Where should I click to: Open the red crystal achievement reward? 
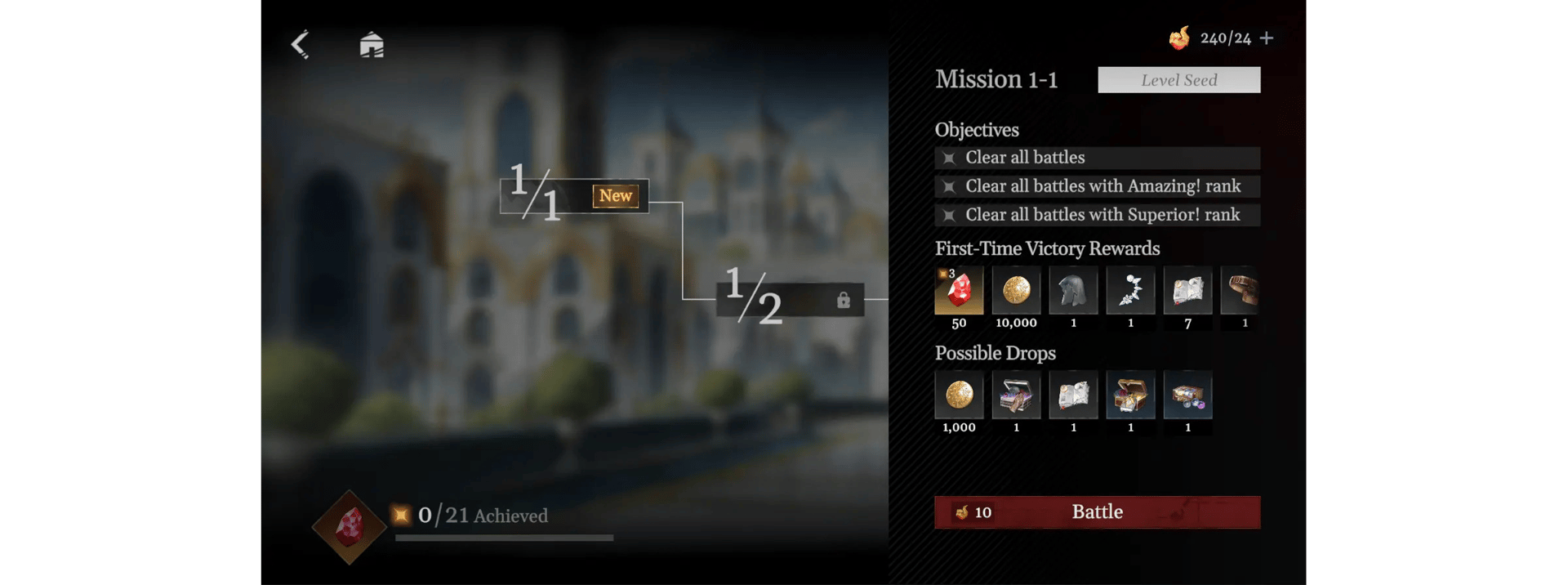pyautogui.click(x=350, y=527)
